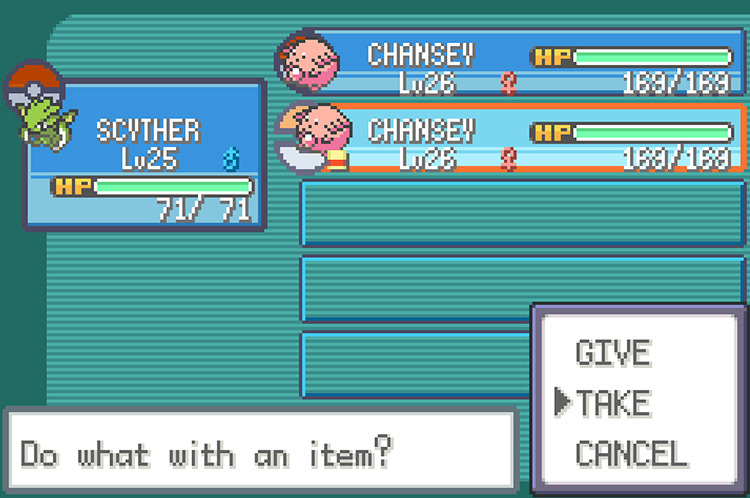This screenshot has width=750, height=498.
Task: Select the TAKE option
Action: click(x=613, y=402)
